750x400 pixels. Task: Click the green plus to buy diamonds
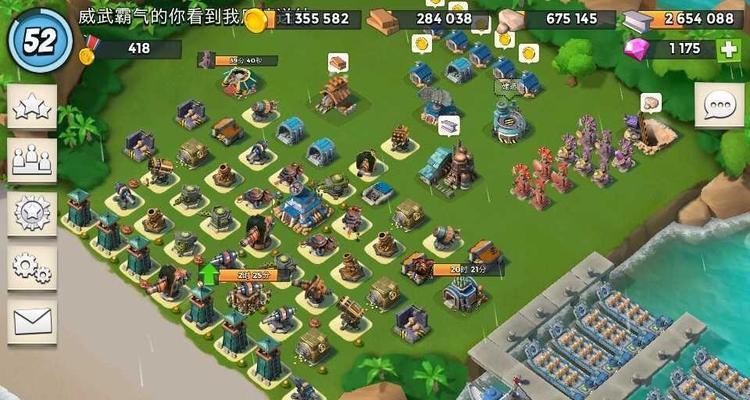pos(728,49)
